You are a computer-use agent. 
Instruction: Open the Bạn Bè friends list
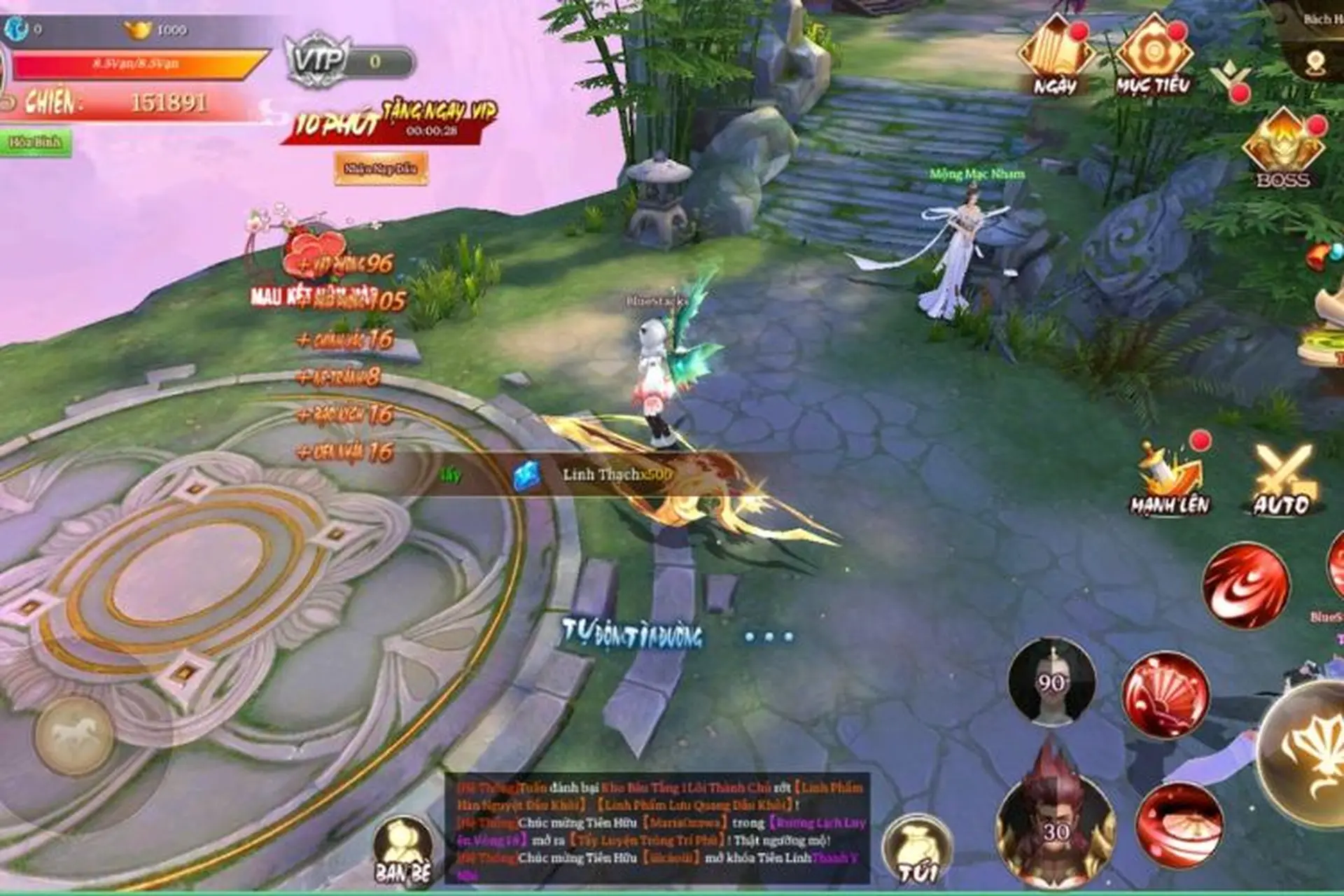point(402,849)
